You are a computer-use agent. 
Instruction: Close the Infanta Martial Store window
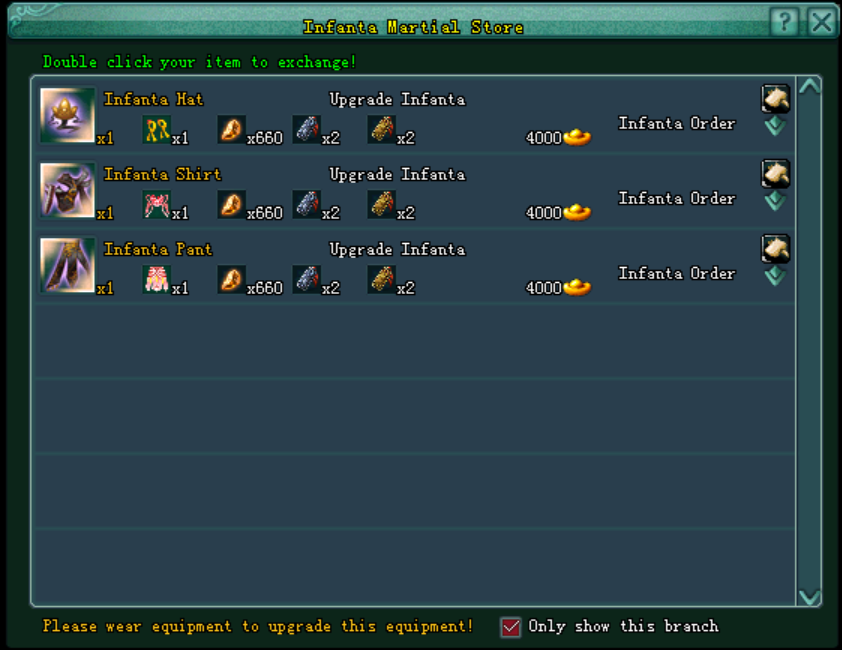[821, 22]
